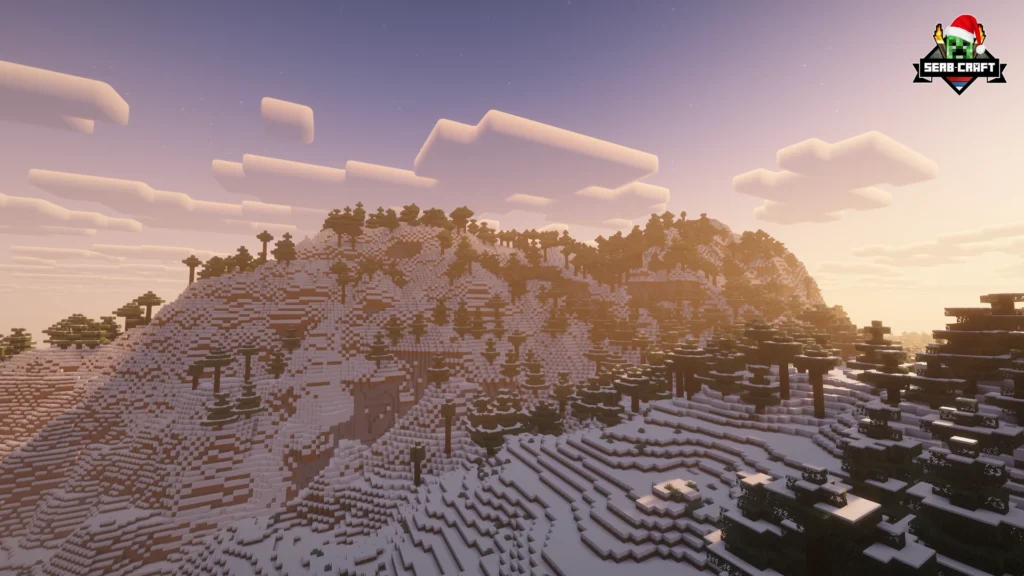Image resolution: width=1024 pixels, height=576 pixels.
Task: Click the Seab Craft creeper logo
Action: (958, 55)
